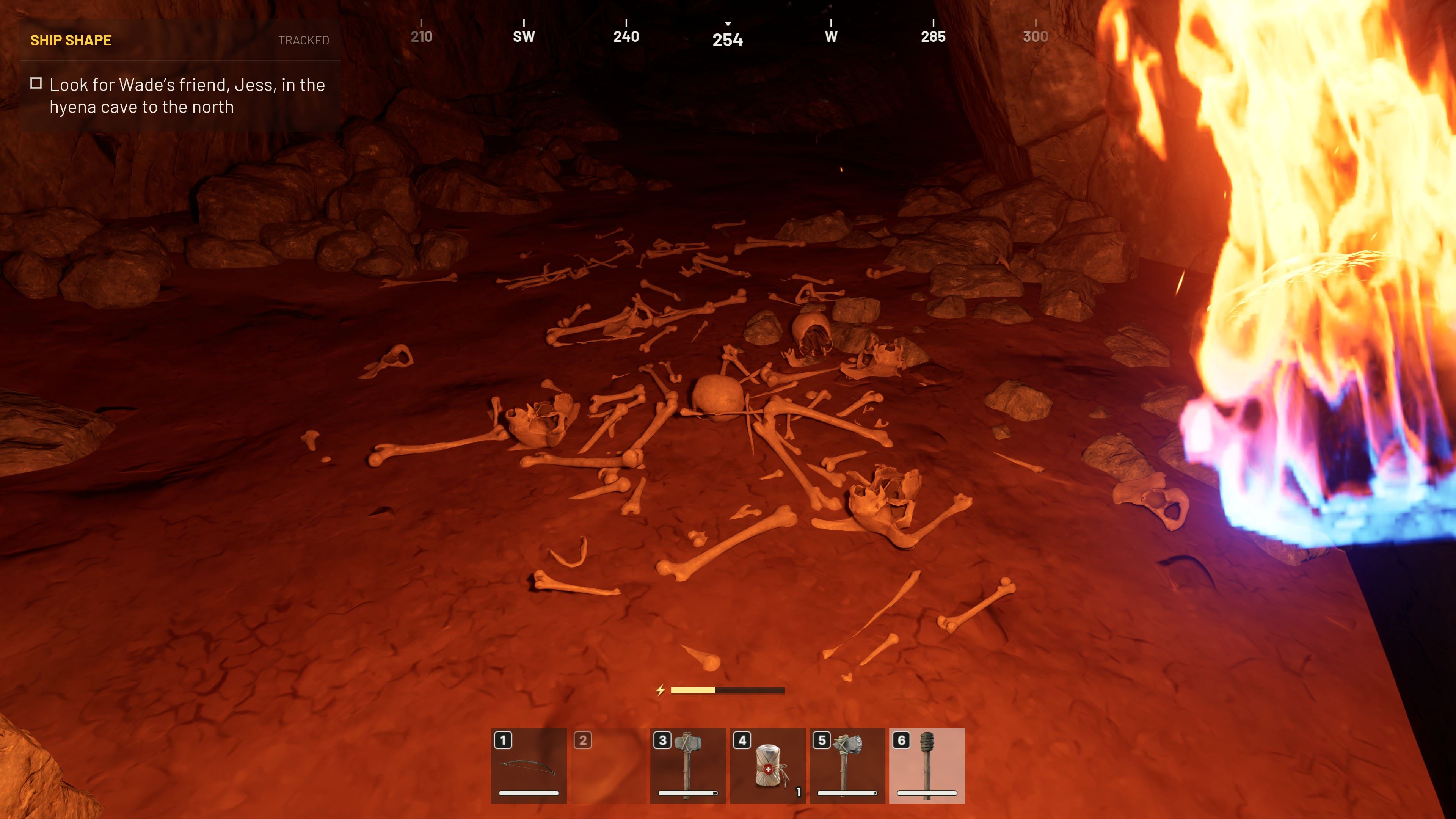Switch to the stone axe slot
Screen dimensions: 1456x819
point(847,765)
